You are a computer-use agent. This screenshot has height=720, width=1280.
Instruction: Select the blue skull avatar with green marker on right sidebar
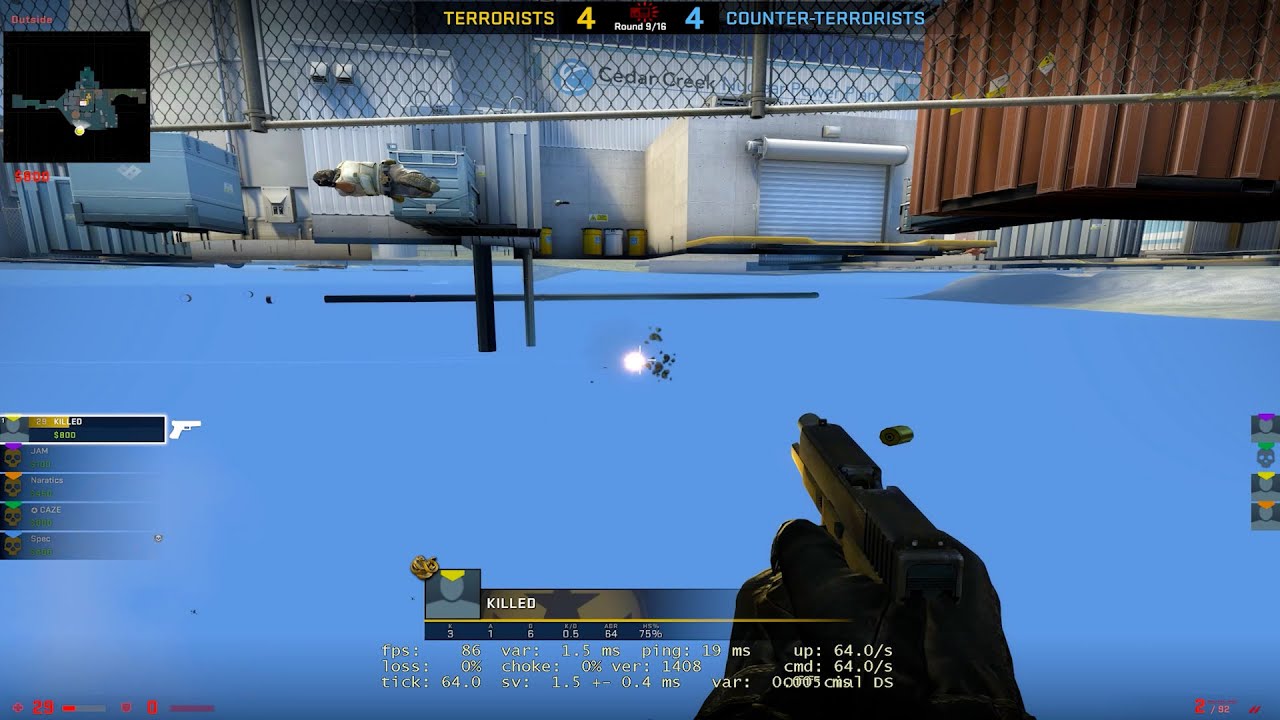1264,456
